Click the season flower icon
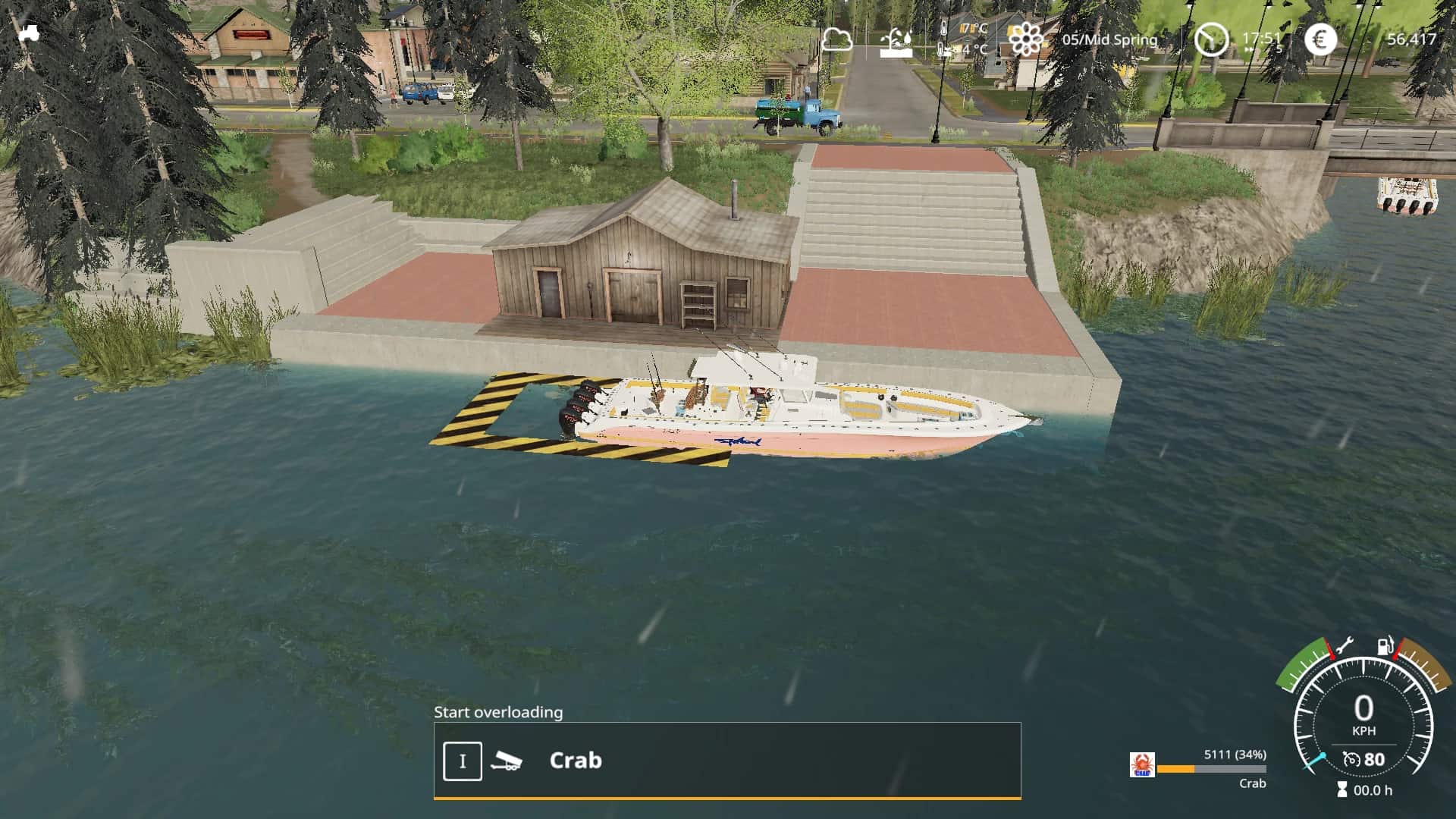The height and width of the screenshot is (819, 1456). pyautogui.click(x=1026, y=39)
